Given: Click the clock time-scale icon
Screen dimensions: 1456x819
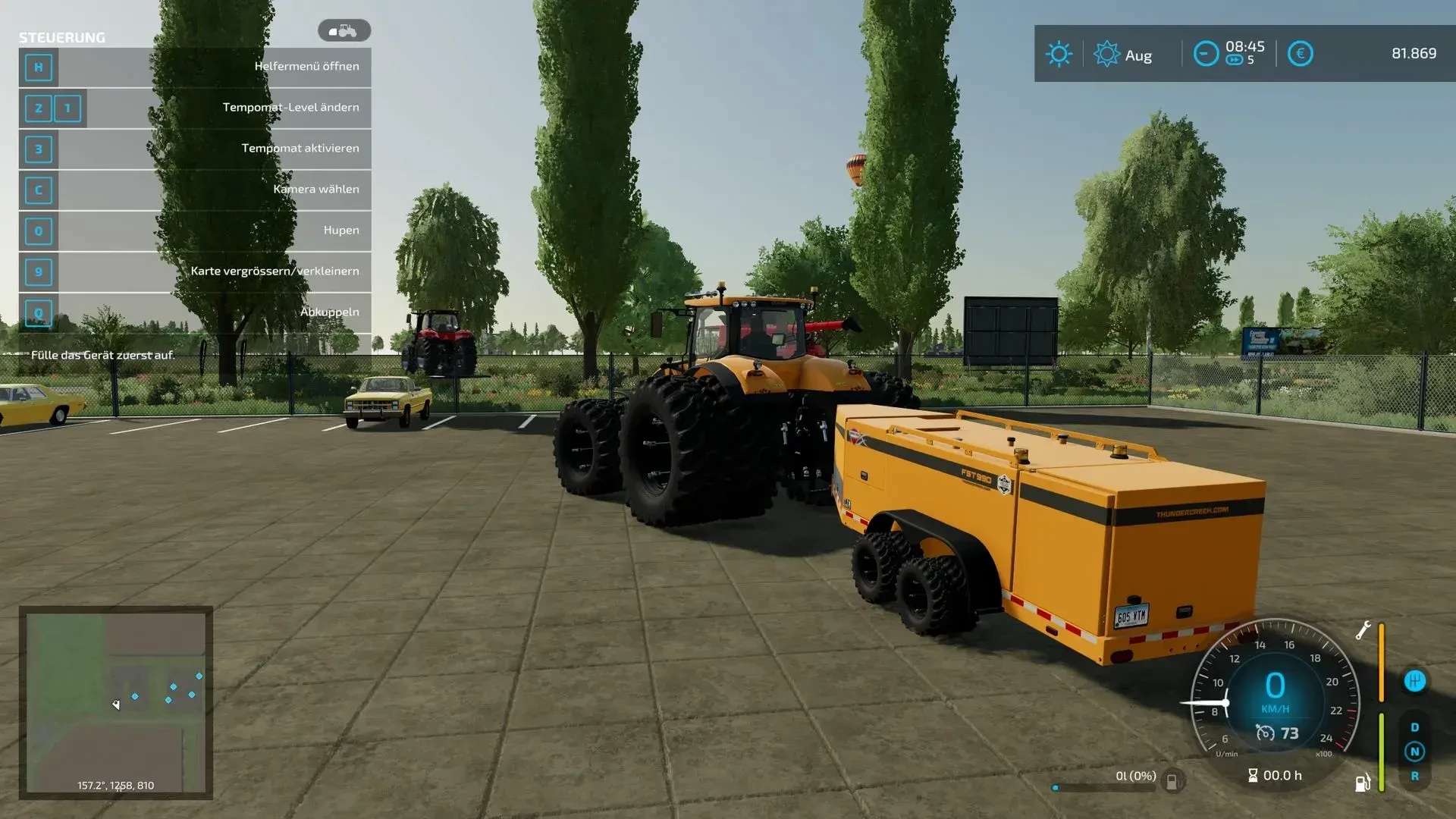Looking at the screenshot, I should [x=1206, y=54].
